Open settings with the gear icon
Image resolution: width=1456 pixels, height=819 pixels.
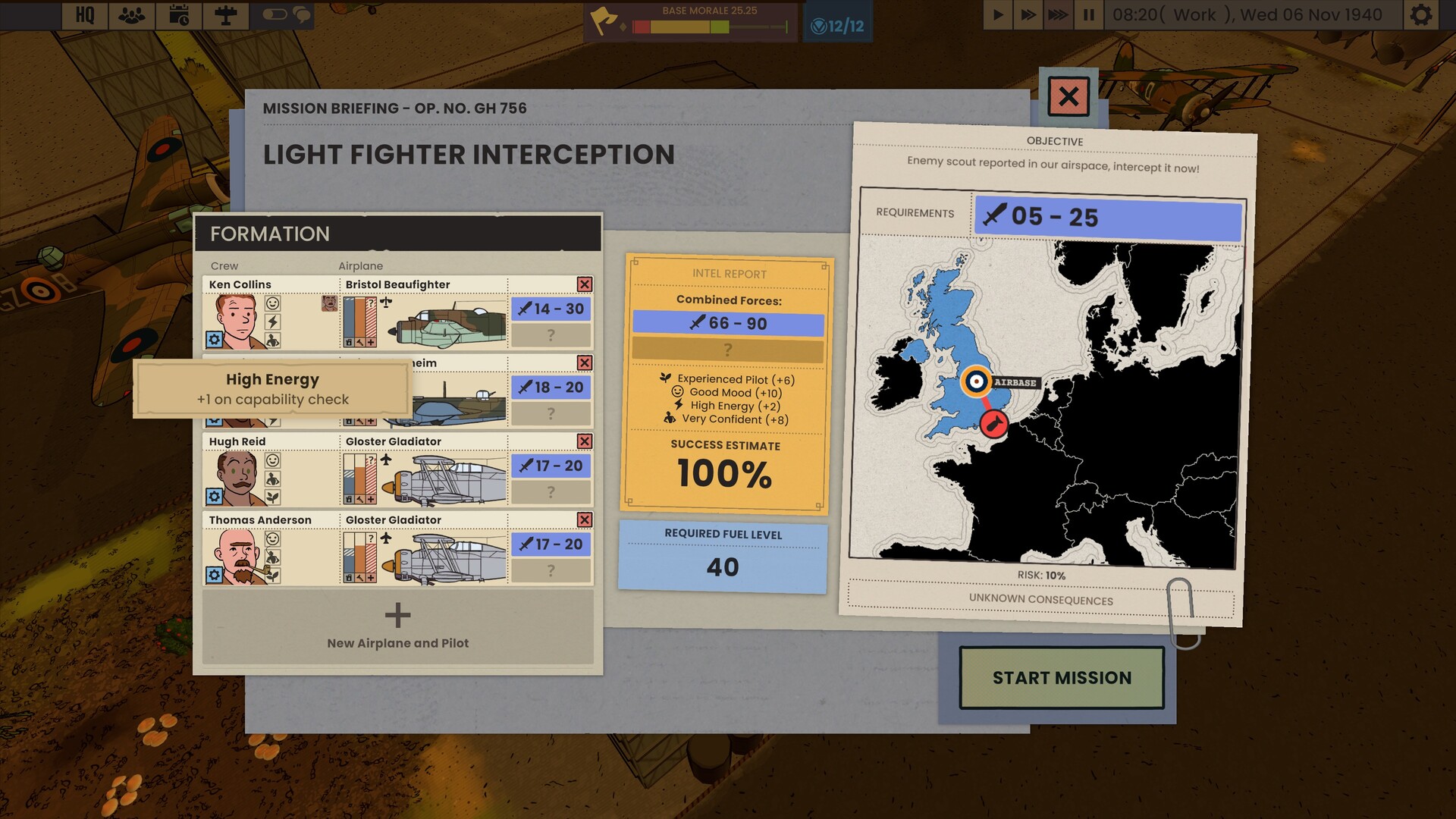pyautogui.click(x=1421, y=15)
